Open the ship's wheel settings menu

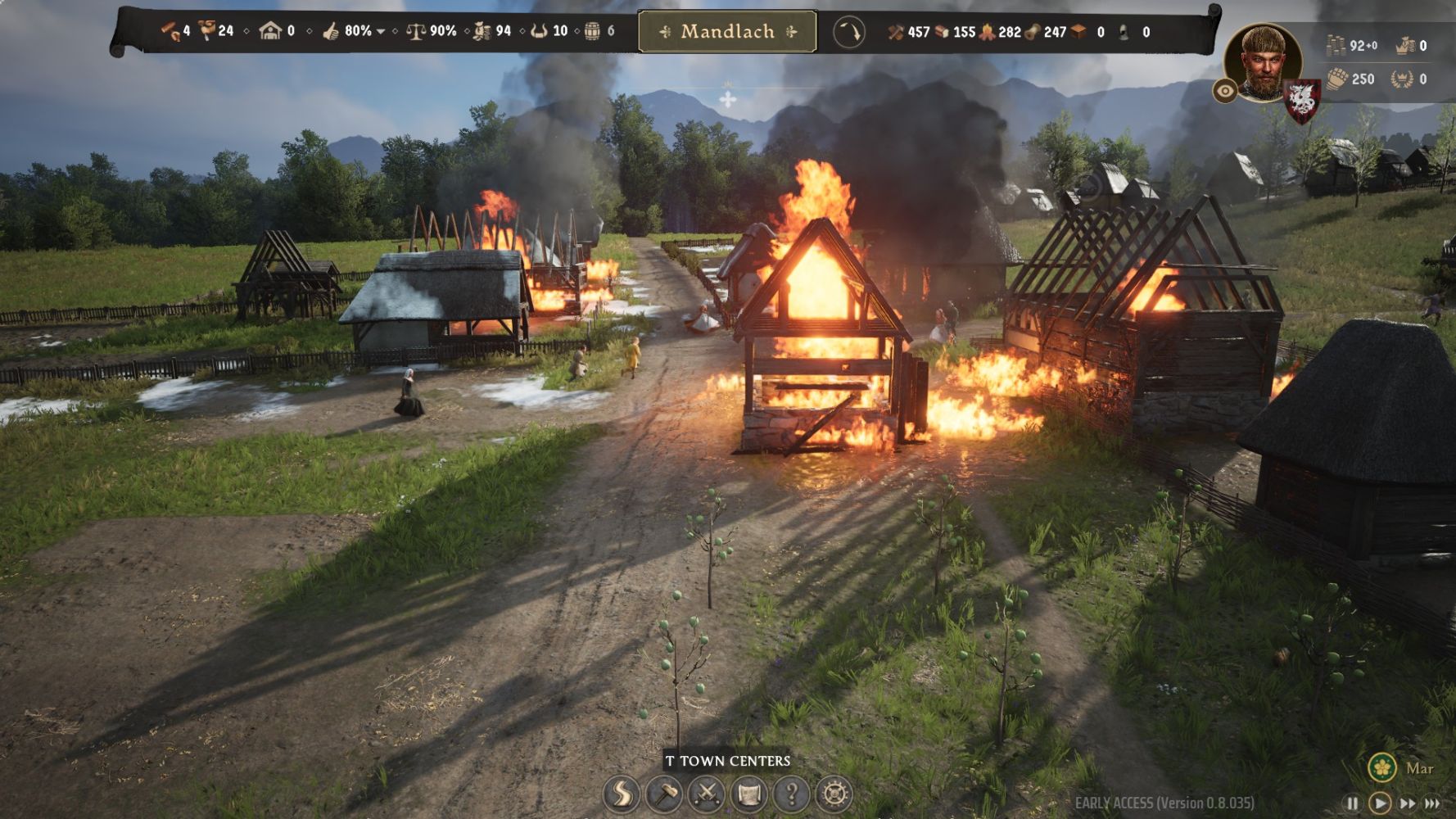pyautogui.click(x=834, y=794)
